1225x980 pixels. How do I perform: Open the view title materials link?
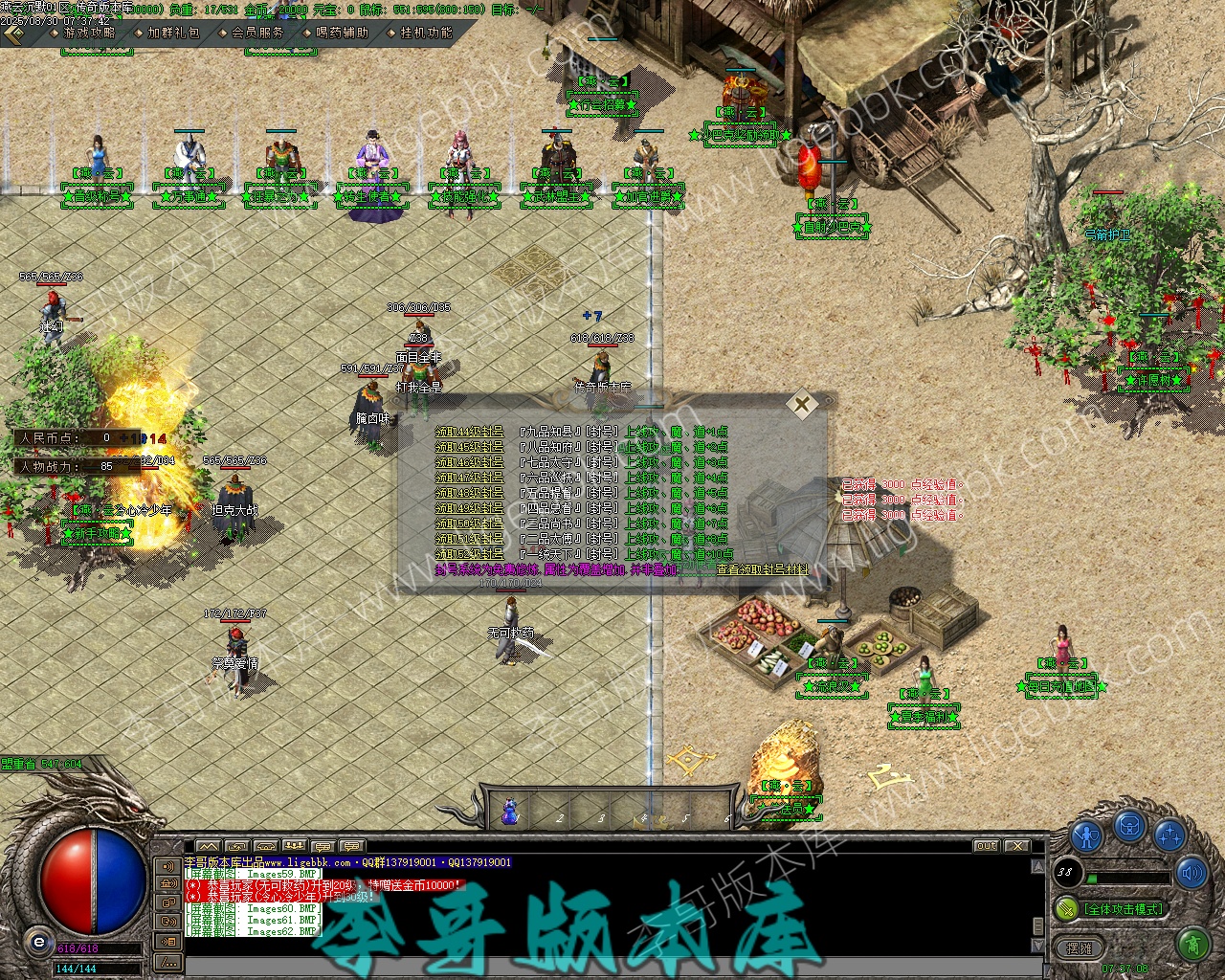763,569
